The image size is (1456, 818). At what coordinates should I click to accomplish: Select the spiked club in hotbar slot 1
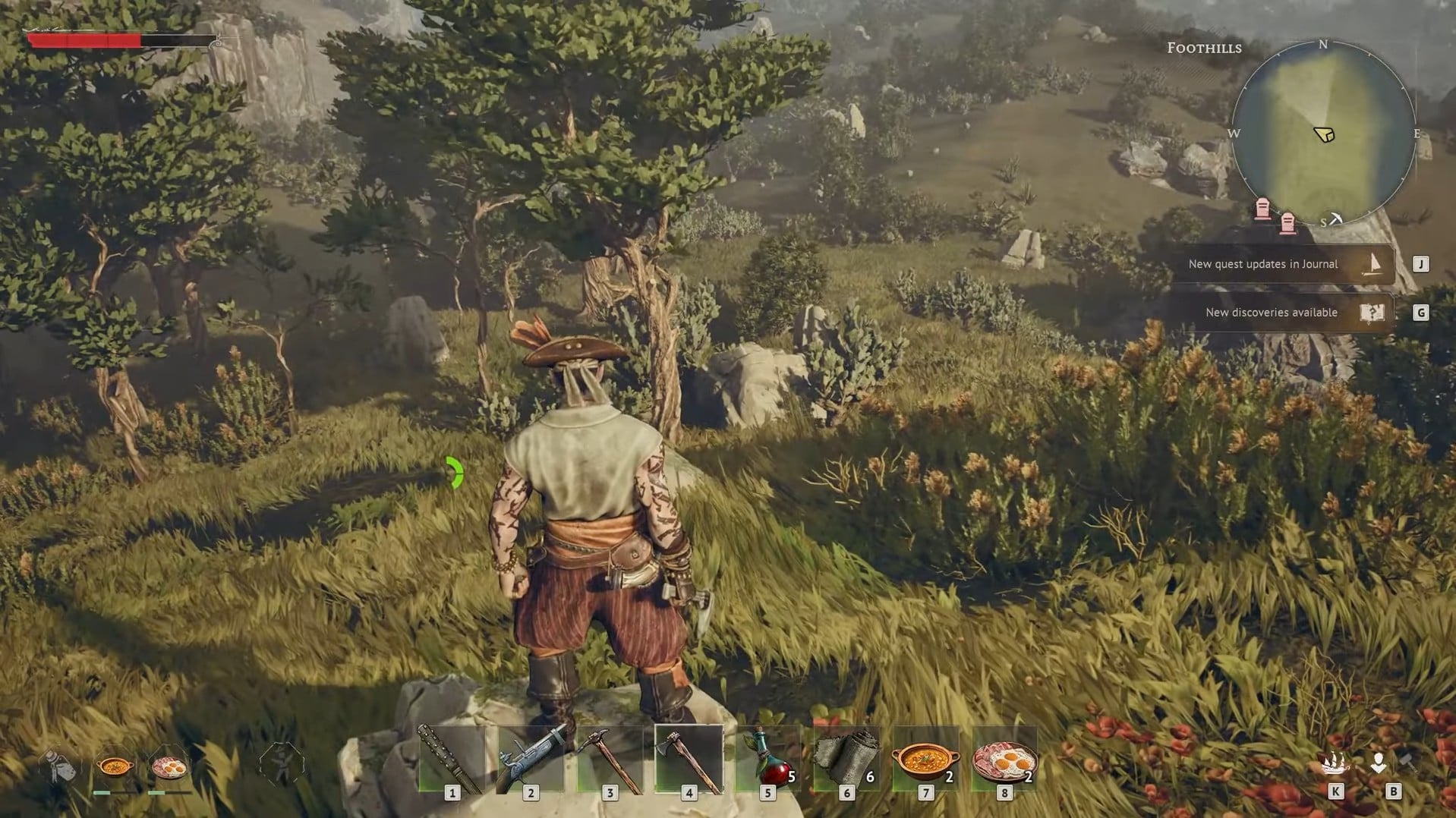(x=452, y=760)
